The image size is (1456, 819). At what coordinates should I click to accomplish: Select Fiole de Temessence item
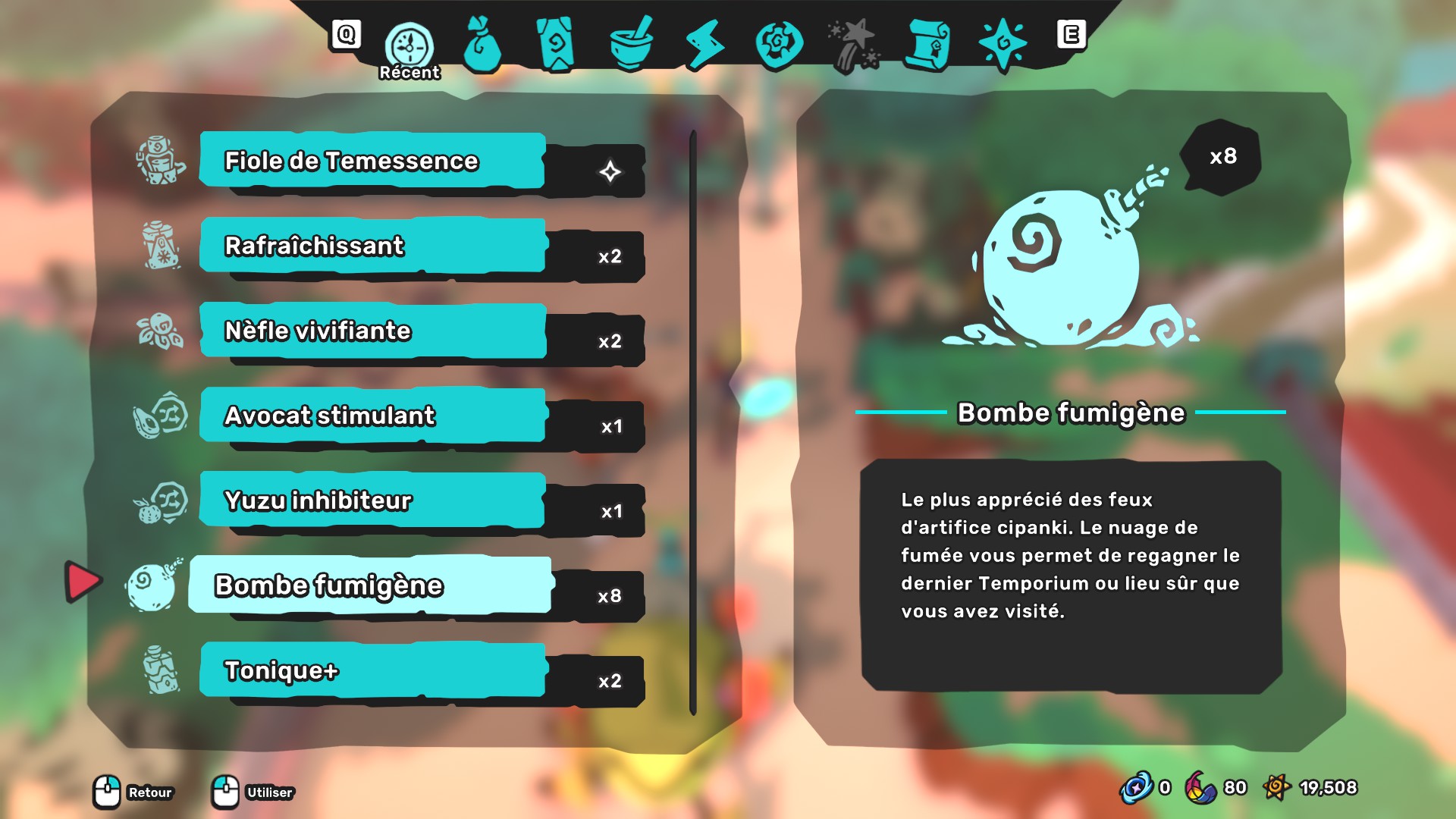click(372, 161)
